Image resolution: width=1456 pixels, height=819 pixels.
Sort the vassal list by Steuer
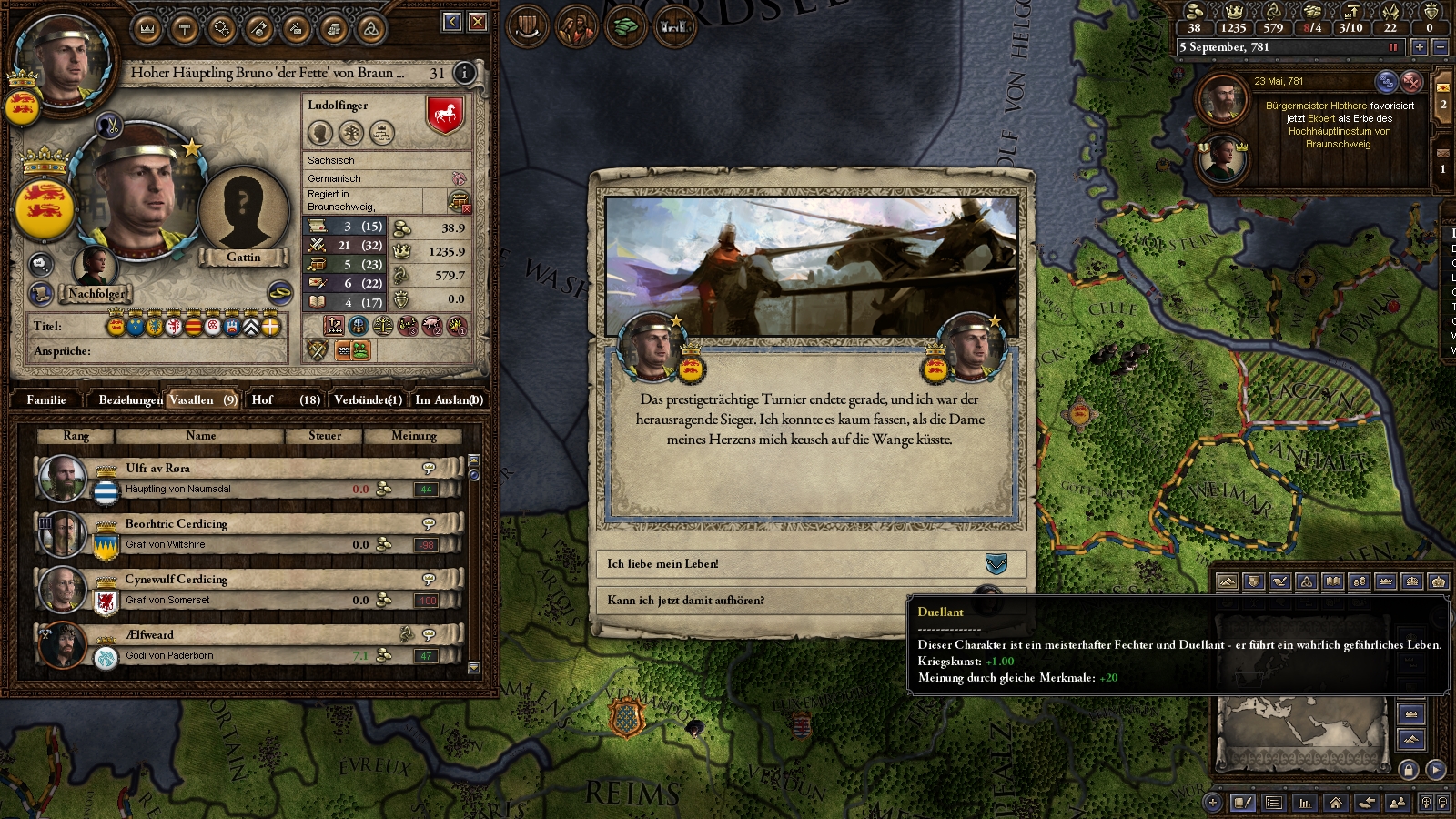325,436
